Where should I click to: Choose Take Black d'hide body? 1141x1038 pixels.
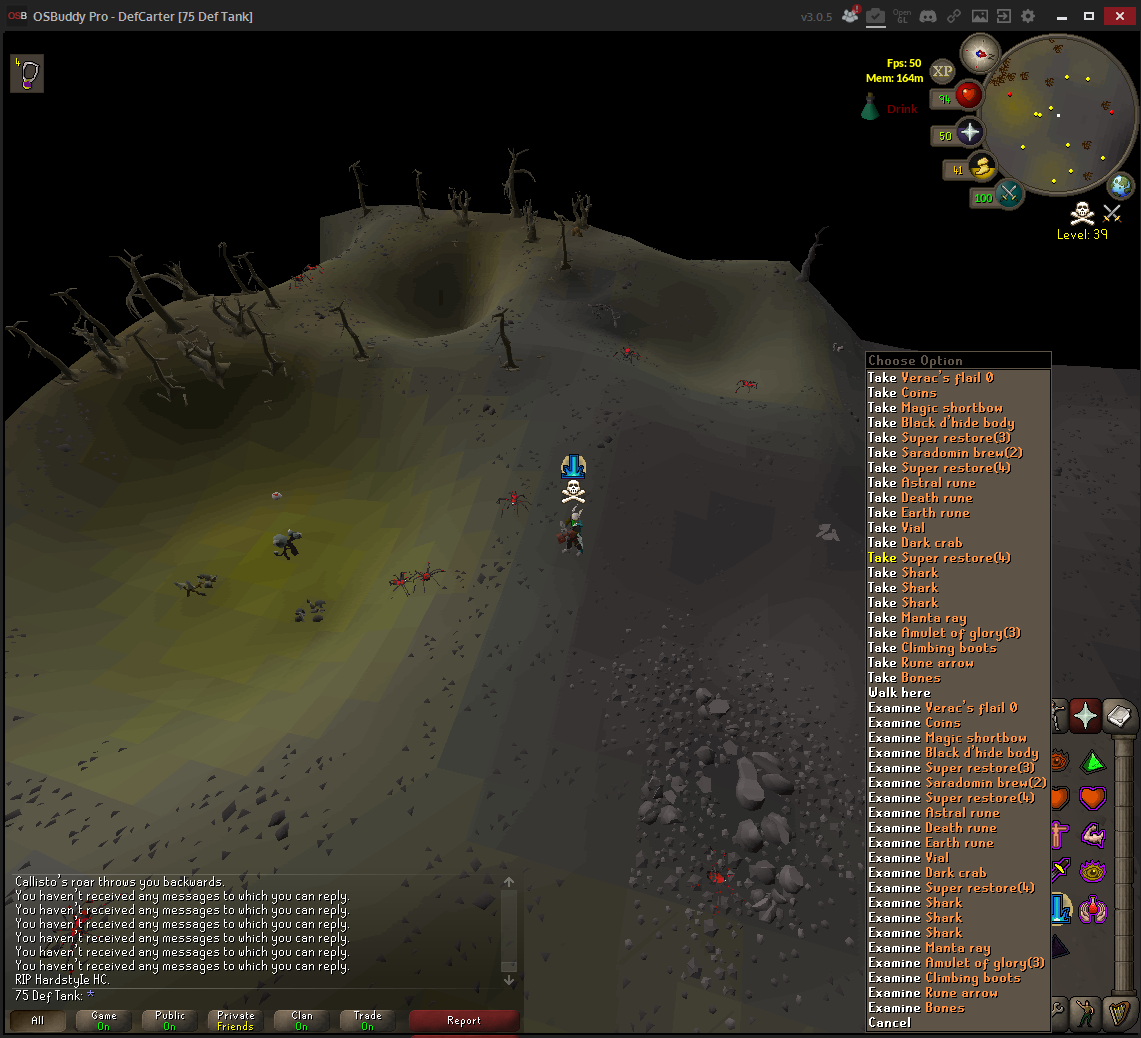pyautogui.click(x=940, y=423)
